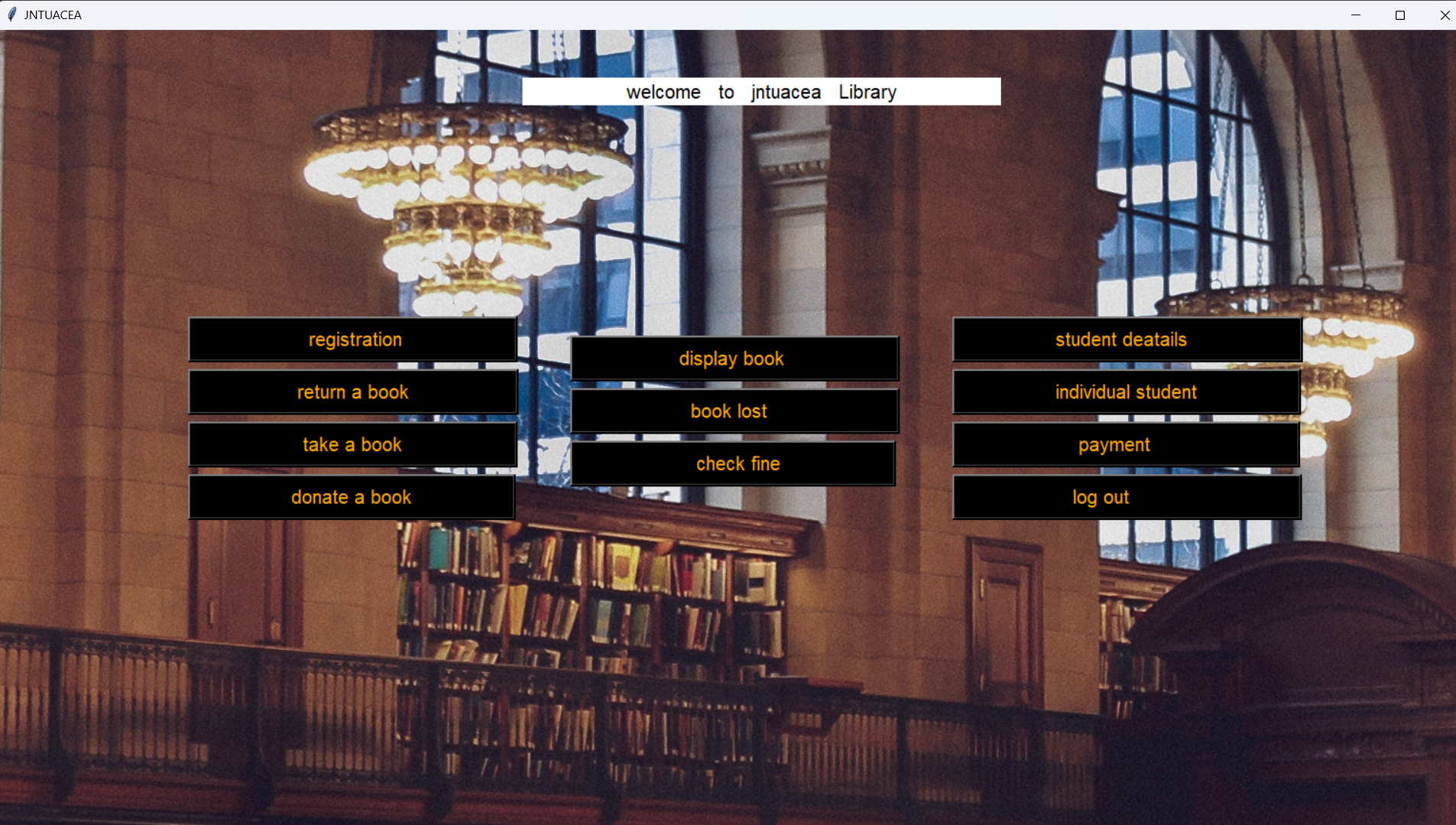Click the JNTUACEA title text
Screen dimensions: 1456x825
53,14
